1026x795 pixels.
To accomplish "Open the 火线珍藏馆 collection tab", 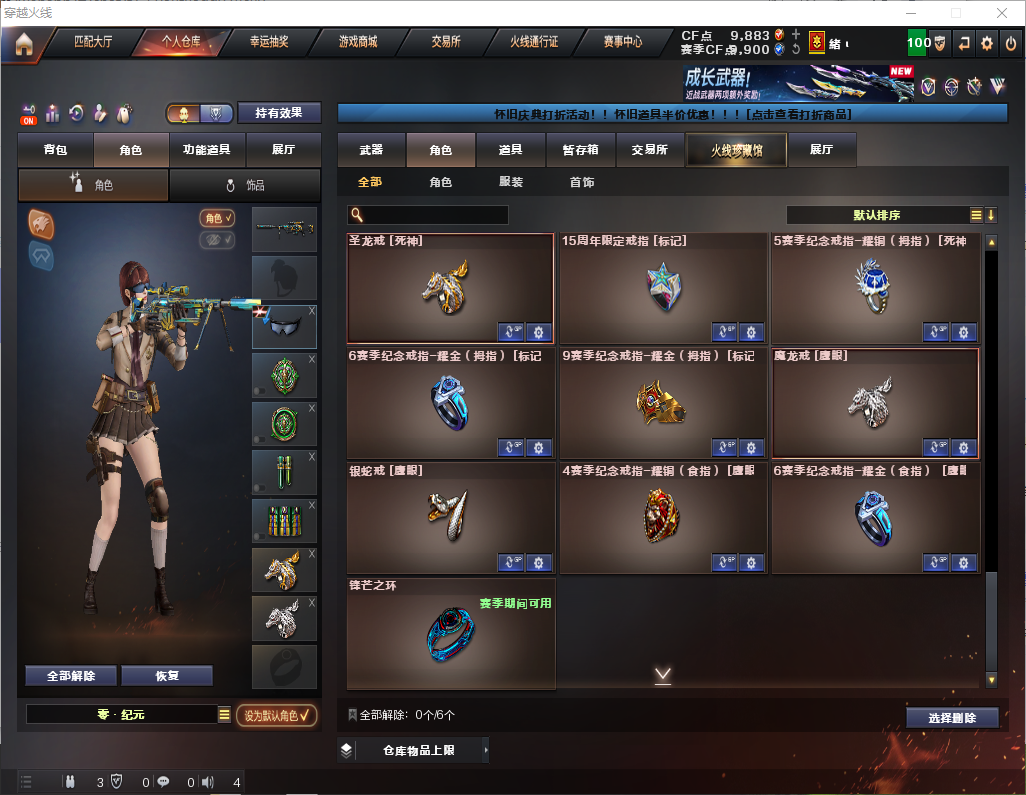I will [x=735, y=150].
